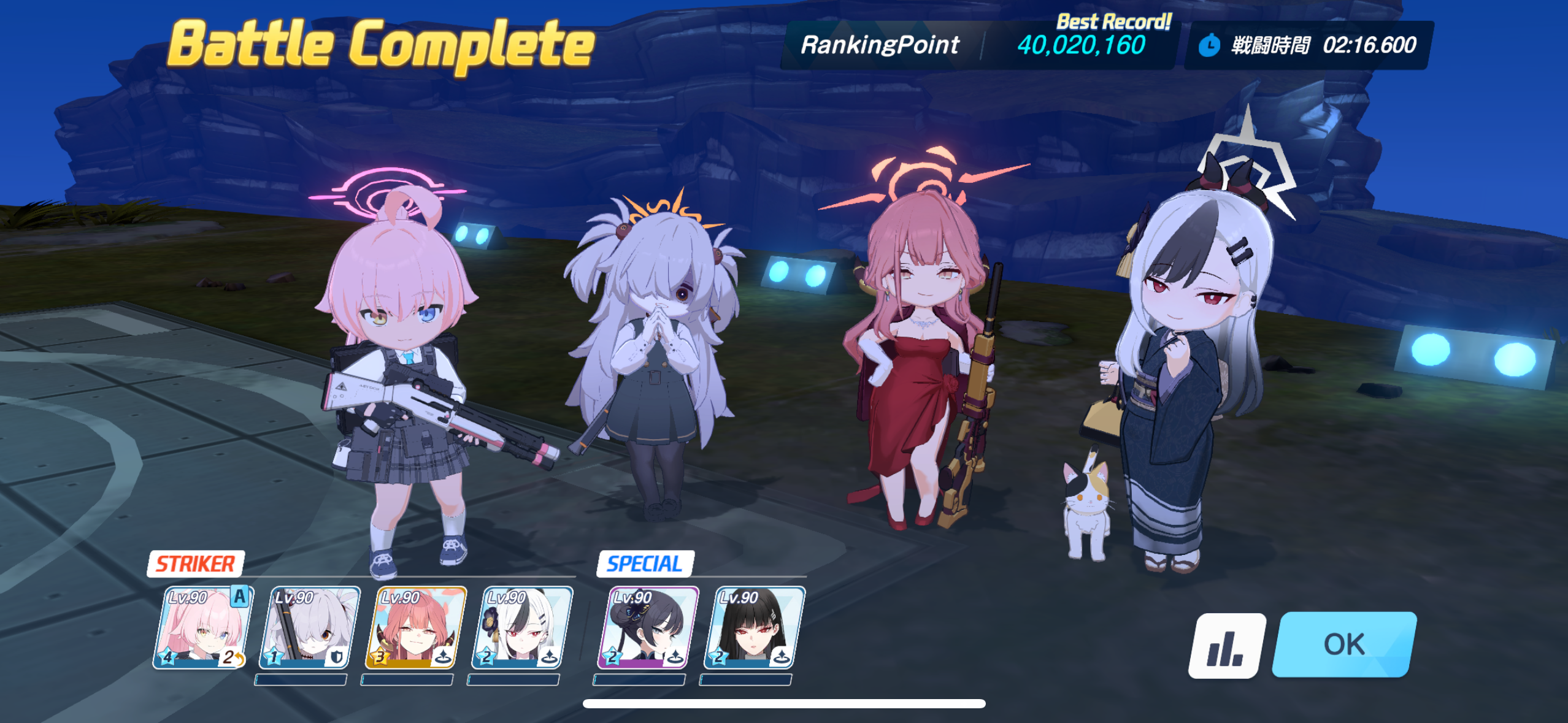1568x723 pixels.
Task: Select the gray-haired striker with shield icon
Action: tap(310, 627)
